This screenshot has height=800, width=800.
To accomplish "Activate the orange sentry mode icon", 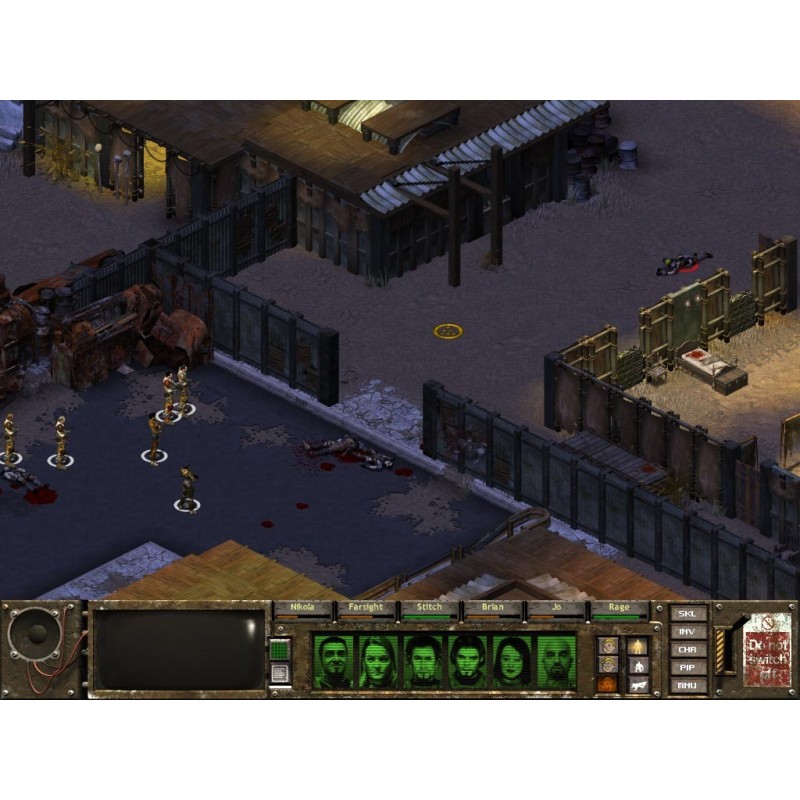I will click(608, 685).
